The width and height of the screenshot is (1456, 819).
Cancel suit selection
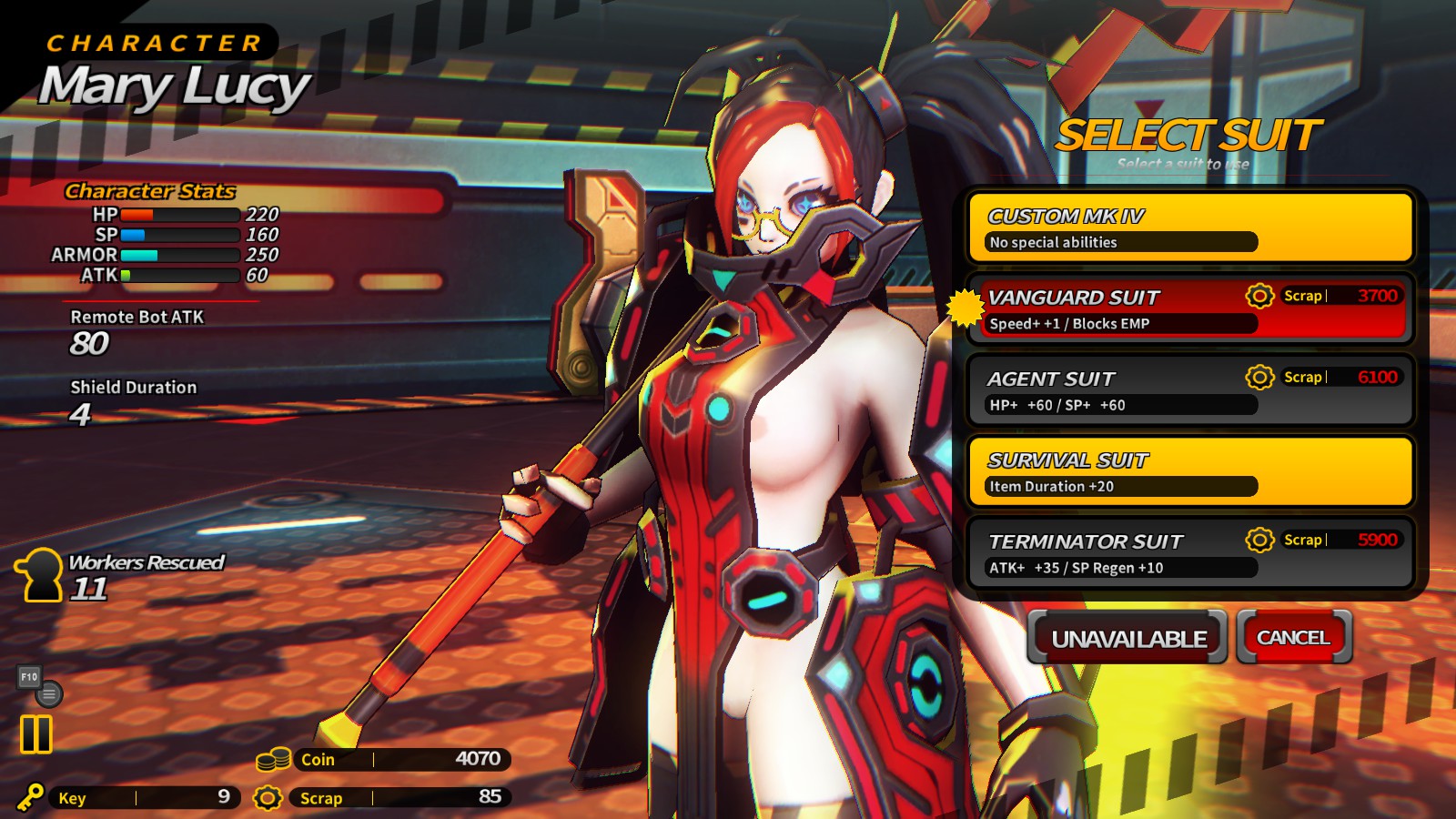(1293, 637)
